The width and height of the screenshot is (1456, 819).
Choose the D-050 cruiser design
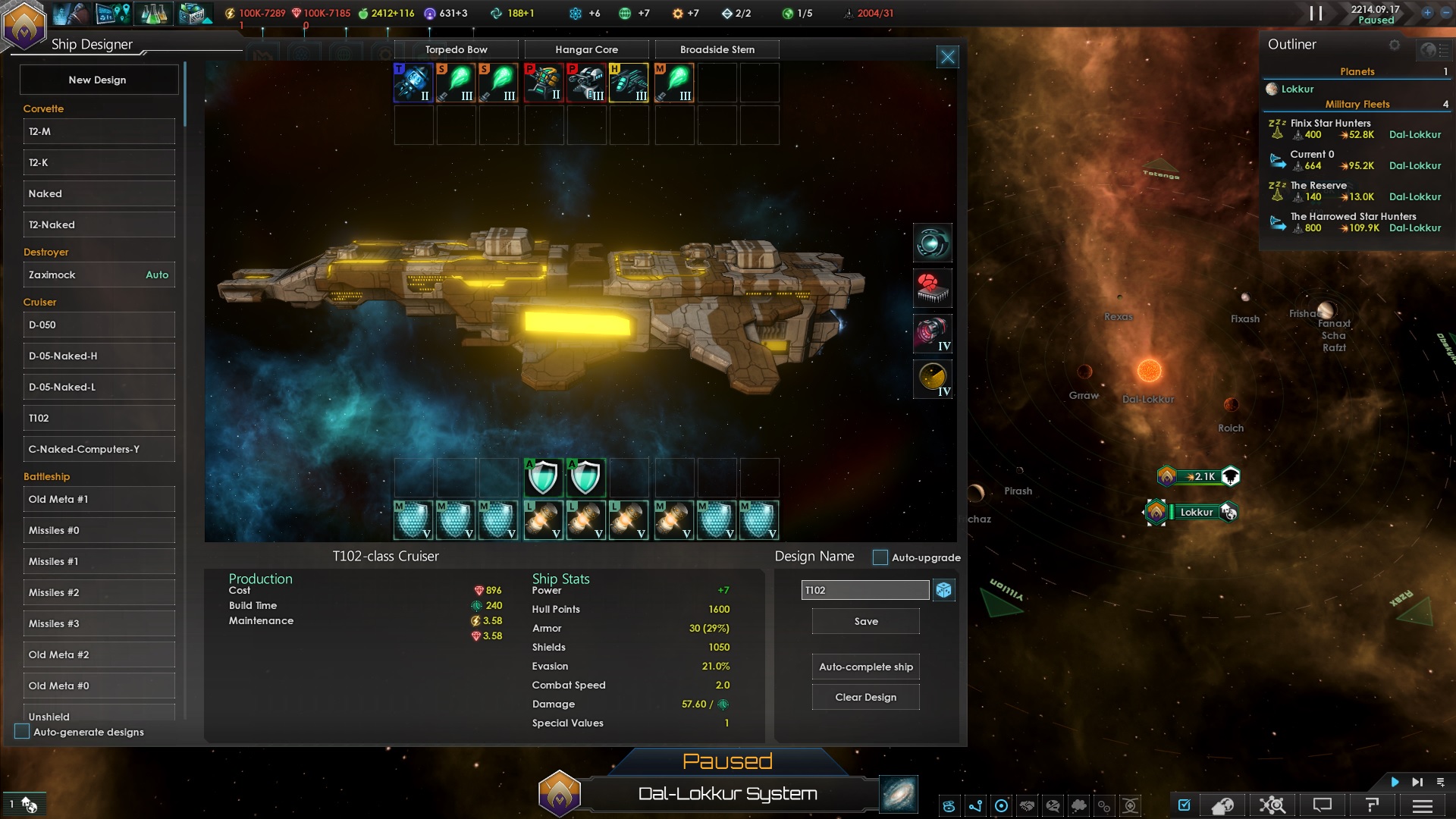tap(99, 325)
